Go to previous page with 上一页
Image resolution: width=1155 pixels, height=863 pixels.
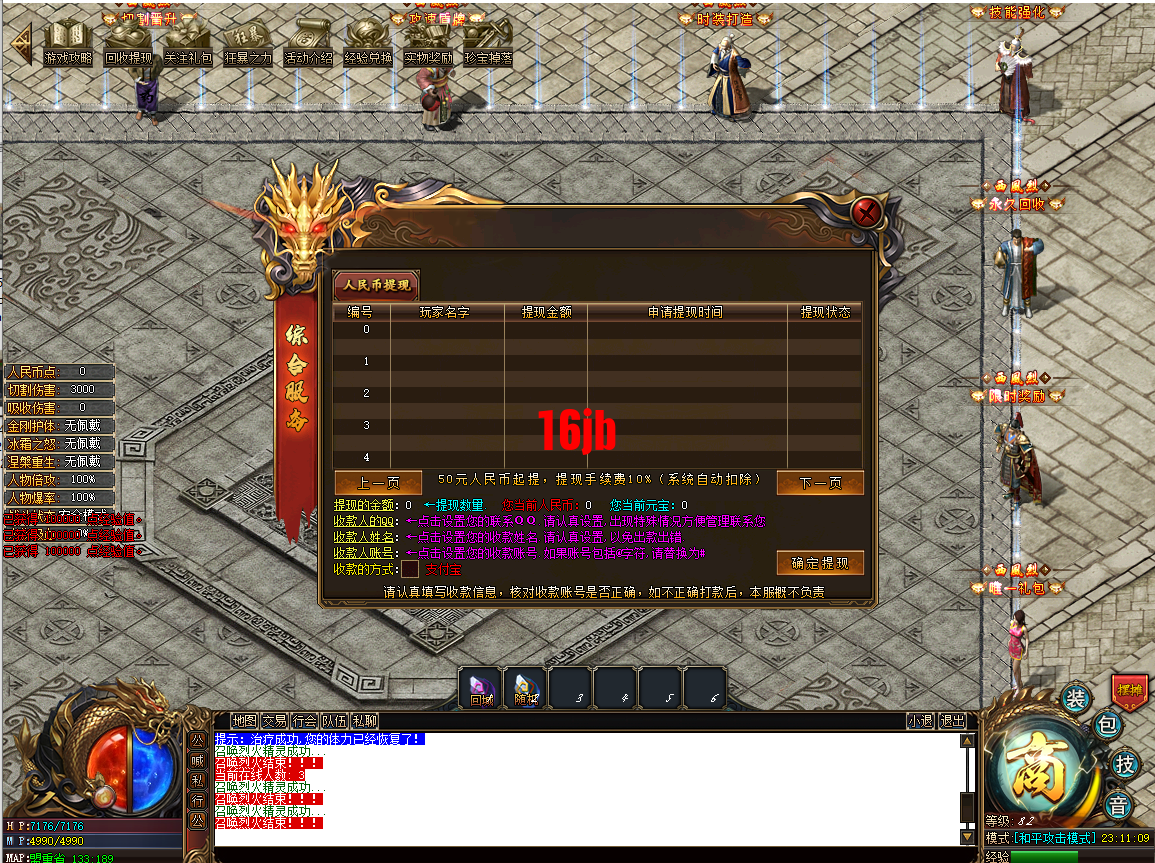click(377, 483)
